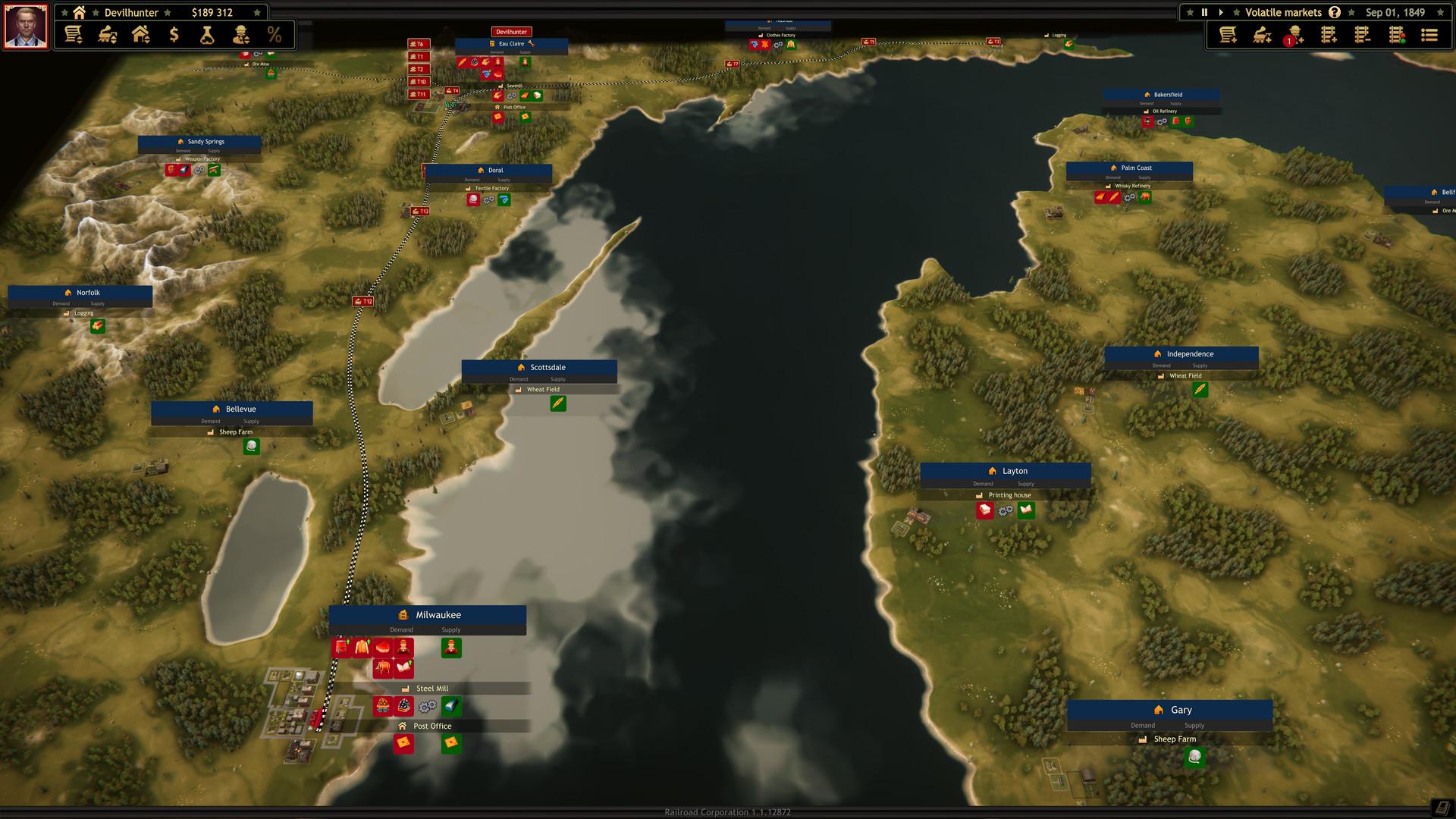Viewport: 1456px width, 819px height.
Task: Open the shares panel via the percent icon
Action: [x=275, y=35]
